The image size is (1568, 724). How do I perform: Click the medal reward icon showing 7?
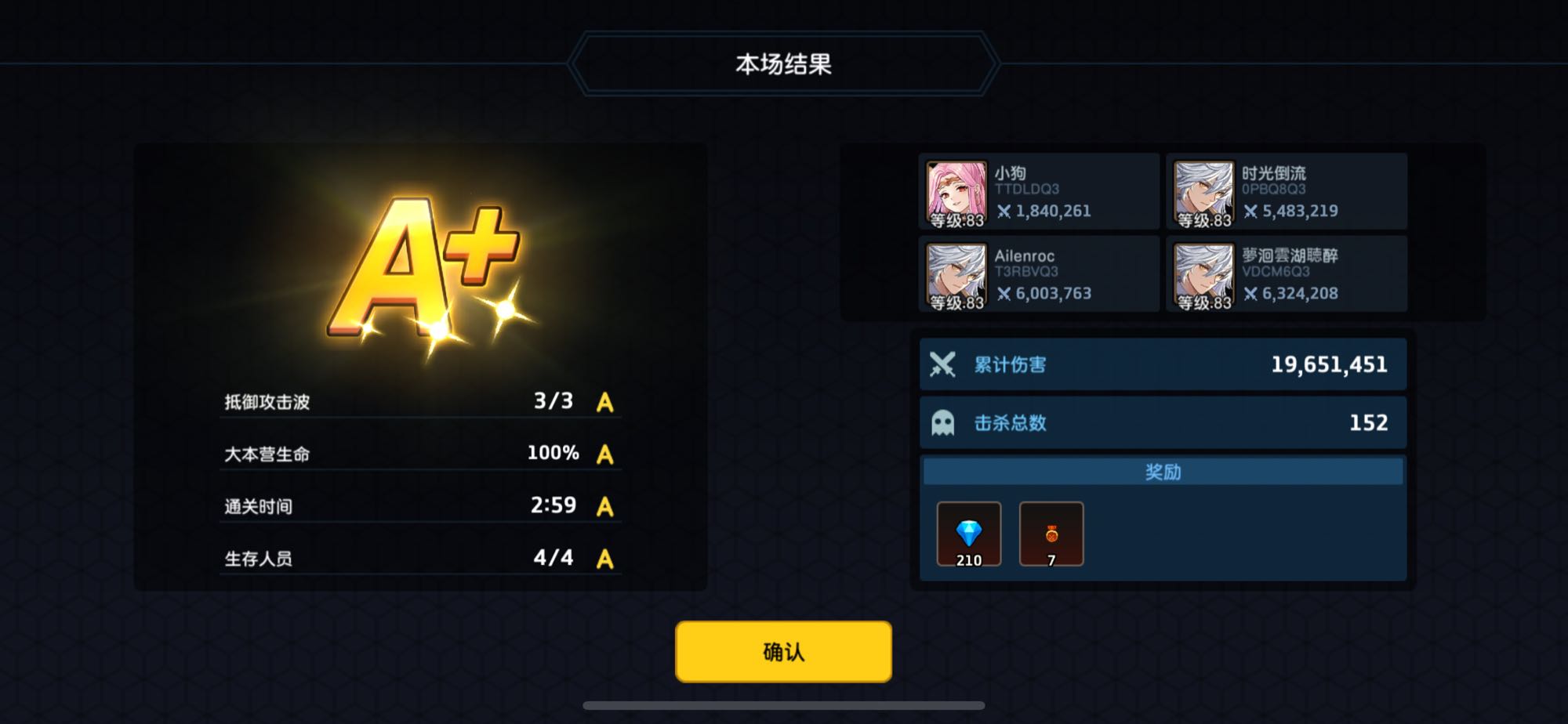(x=1051, y=534)
